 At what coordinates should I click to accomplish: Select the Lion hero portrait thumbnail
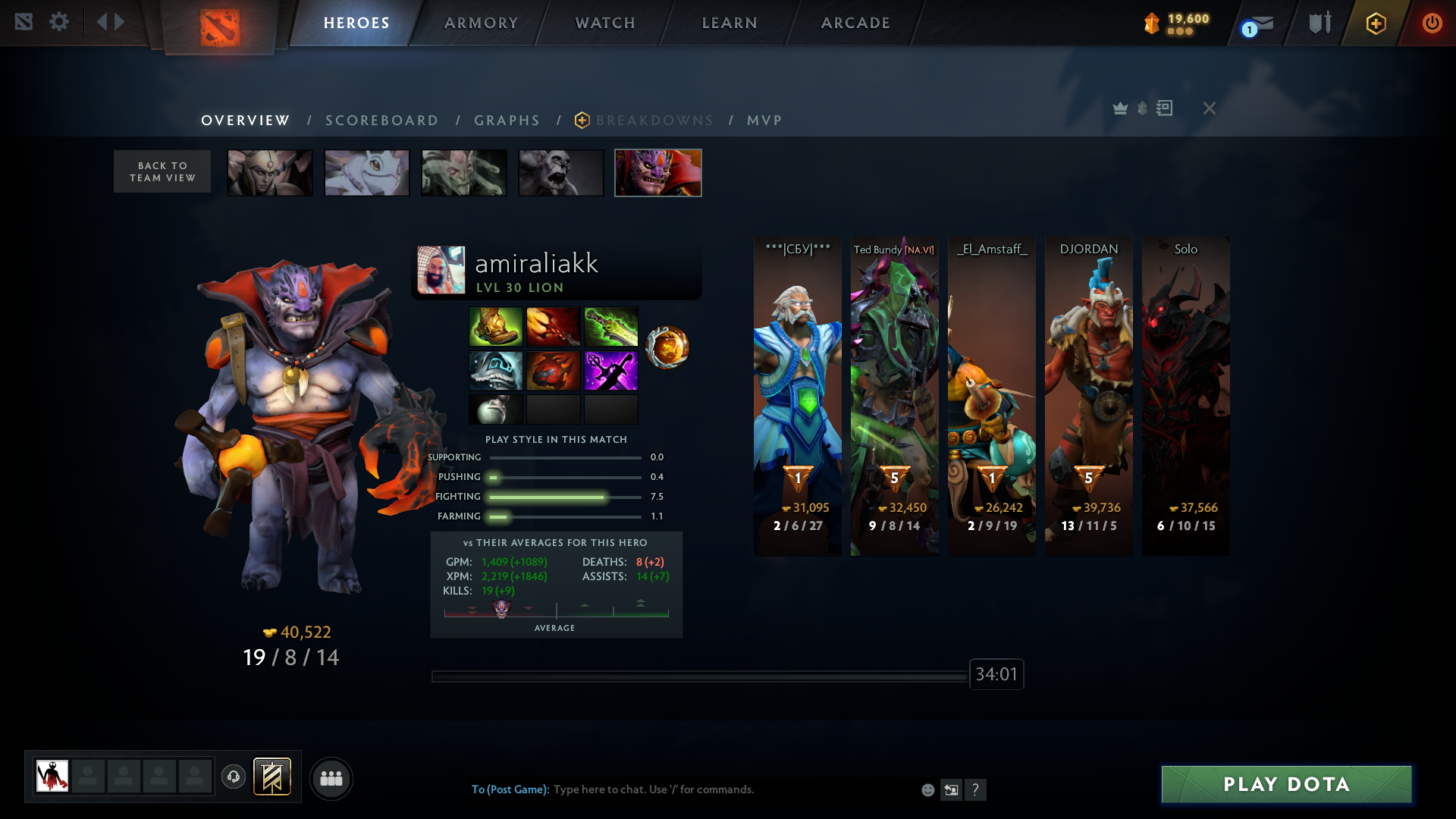pos(657,173)
